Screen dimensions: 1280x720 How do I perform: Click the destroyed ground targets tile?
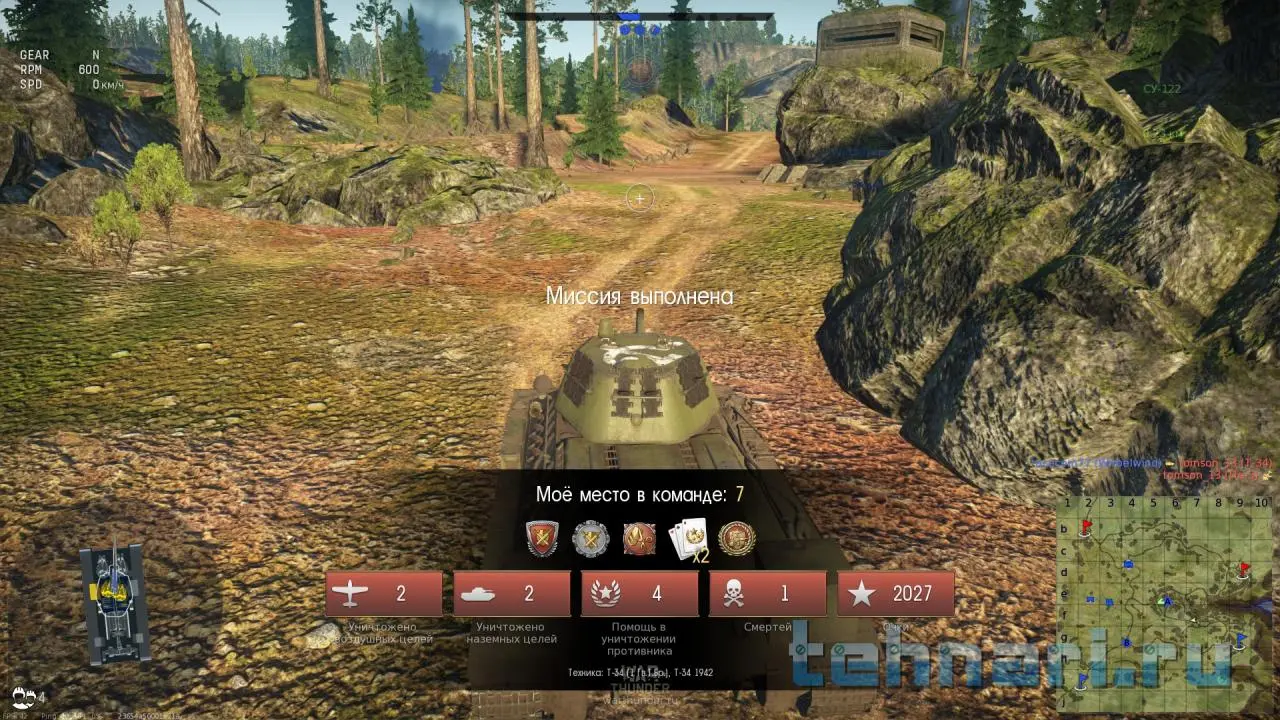point(512,594)
